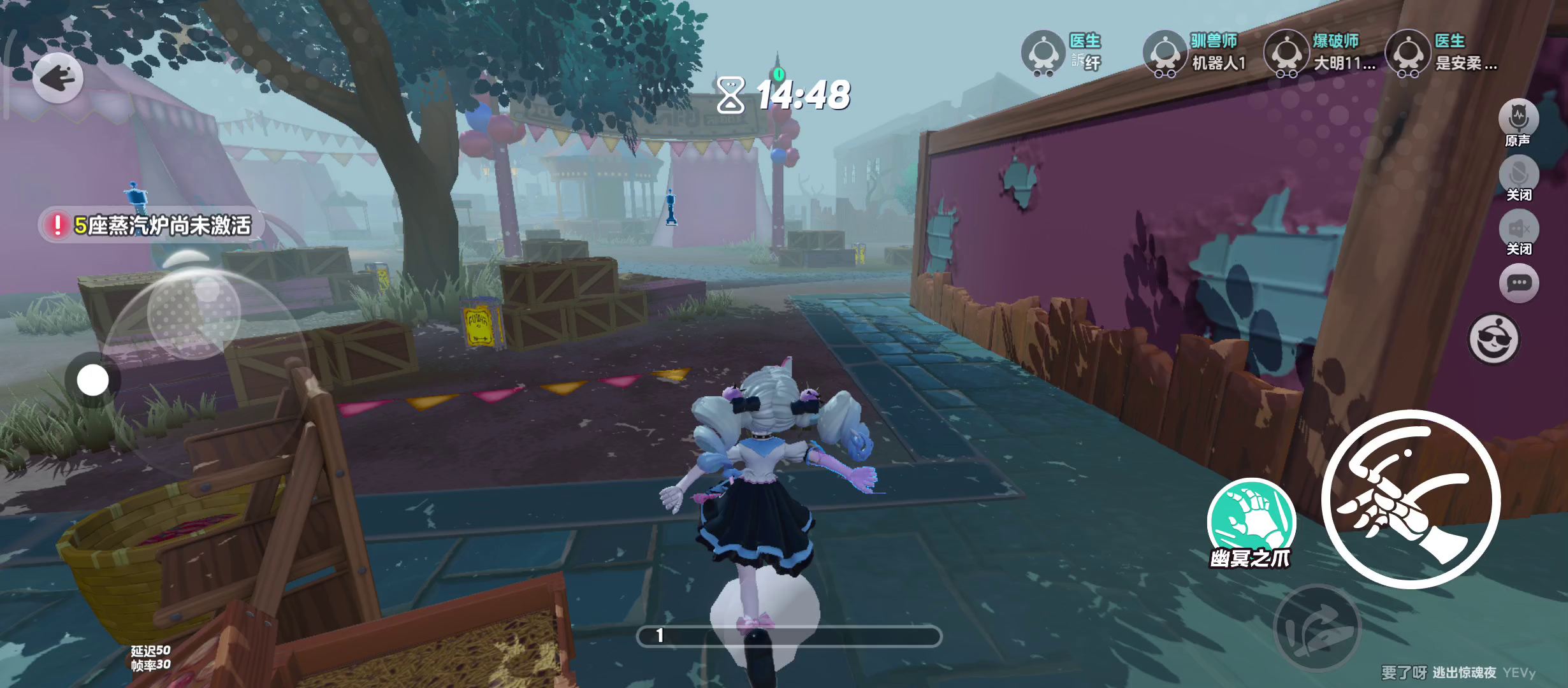The width and height of the screenshot is (1568, 688).
Task: Tap the greyed-out swap arrows button
Action: tap(1317, 627)
